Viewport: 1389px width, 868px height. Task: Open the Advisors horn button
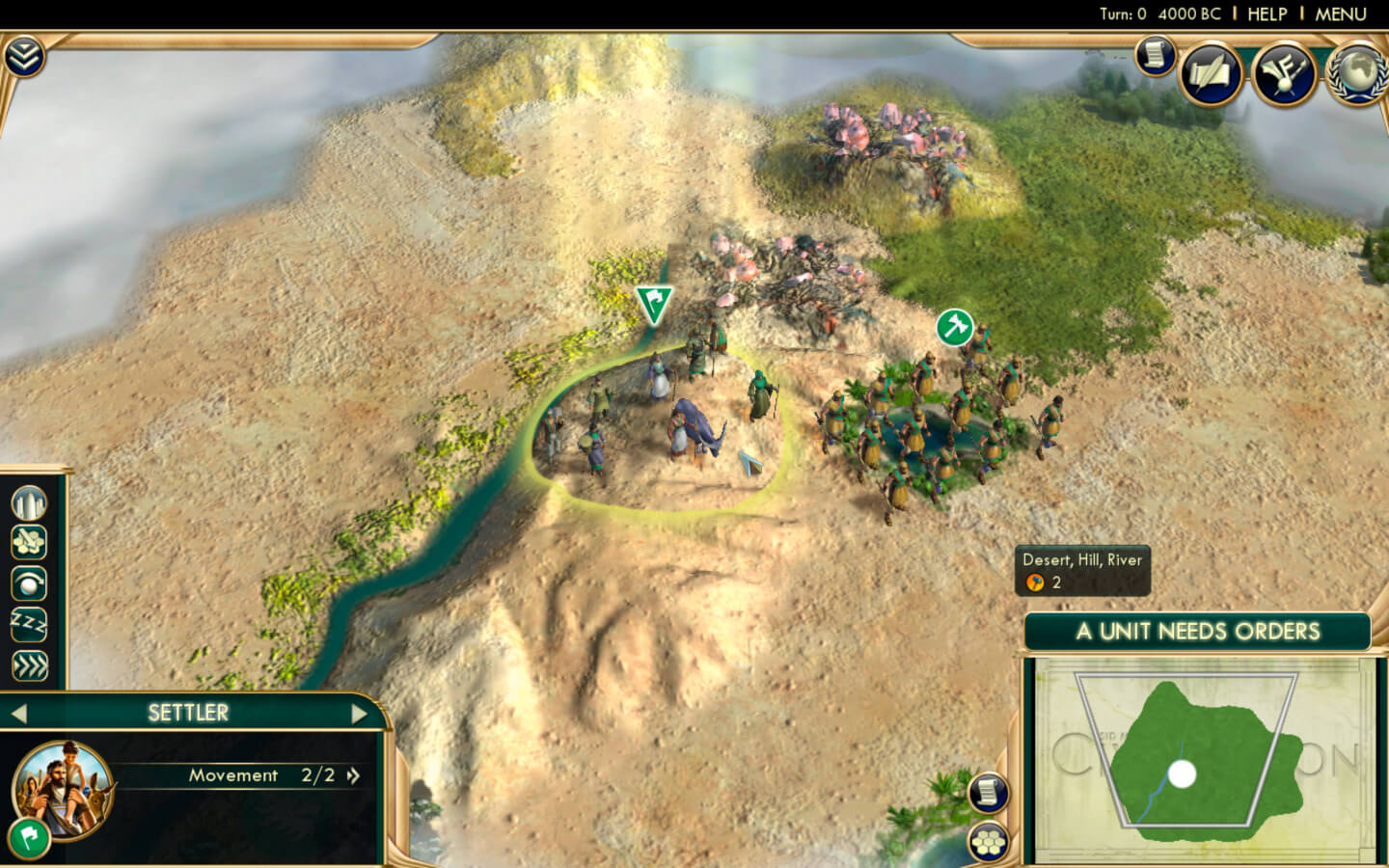pyautogui.click(x=1284, y=74)
